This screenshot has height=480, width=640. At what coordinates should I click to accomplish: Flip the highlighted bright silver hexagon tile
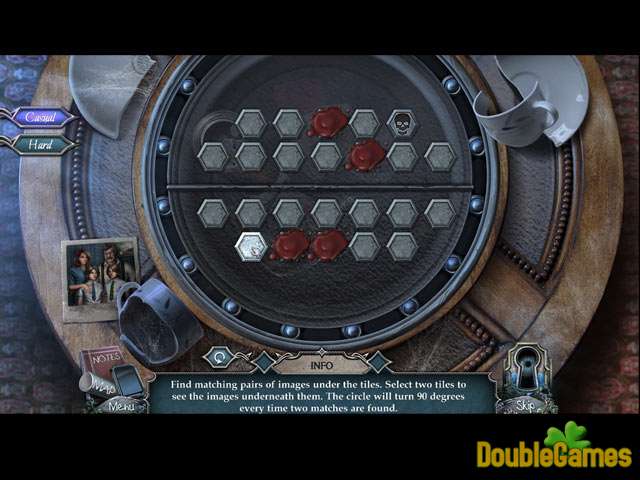tap(250, 245)
